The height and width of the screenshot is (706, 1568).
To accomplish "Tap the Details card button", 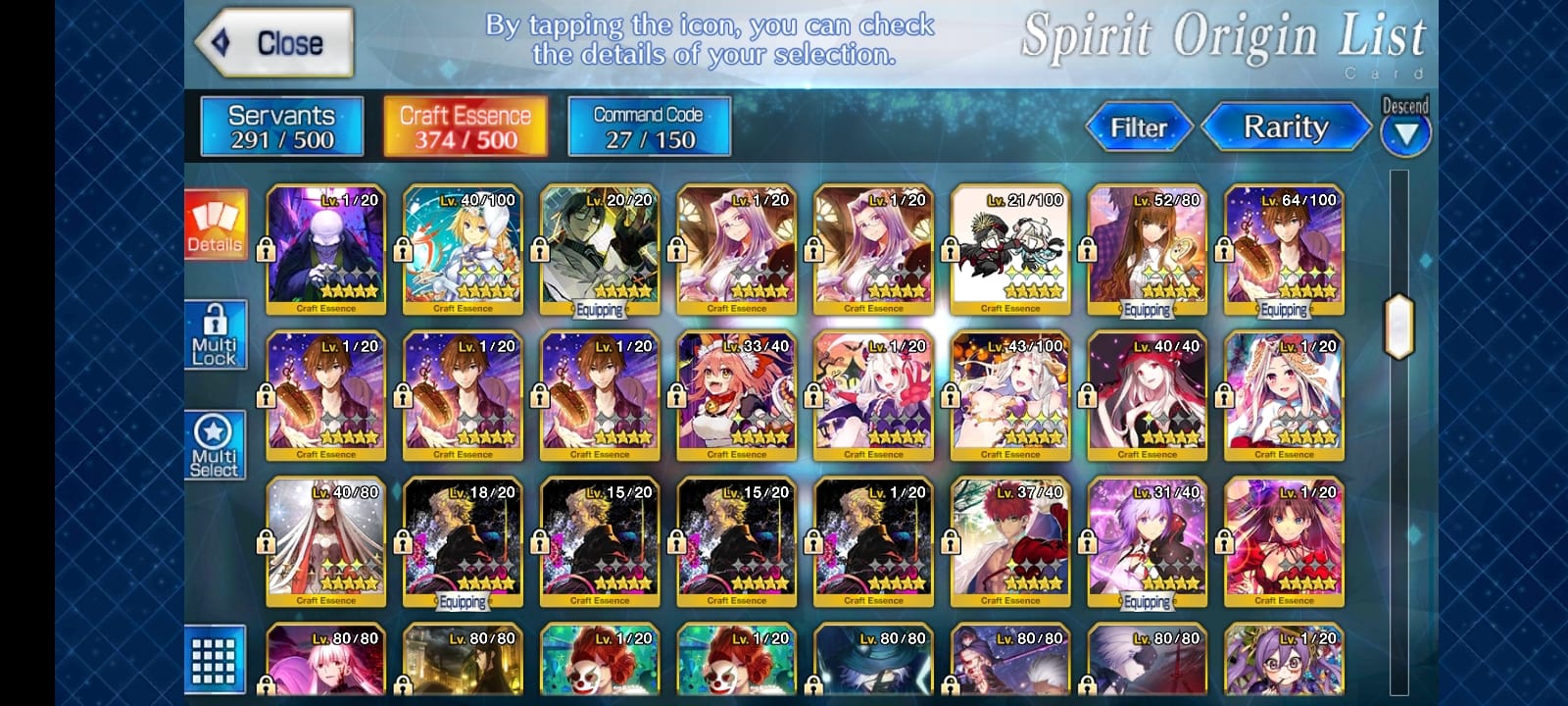I will [216, 226].
